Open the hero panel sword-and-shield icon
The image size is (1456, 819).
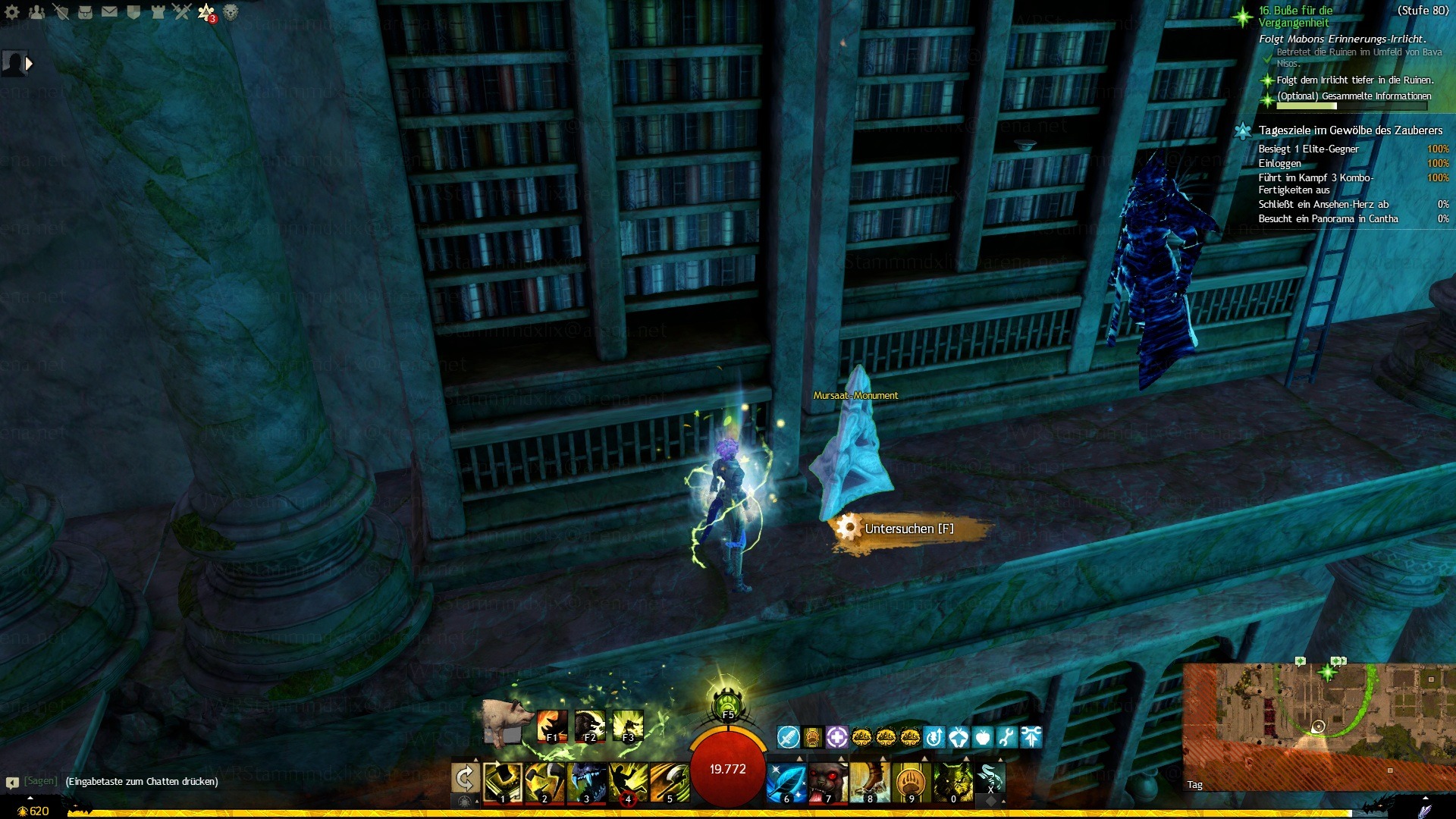tap(61, 11)
